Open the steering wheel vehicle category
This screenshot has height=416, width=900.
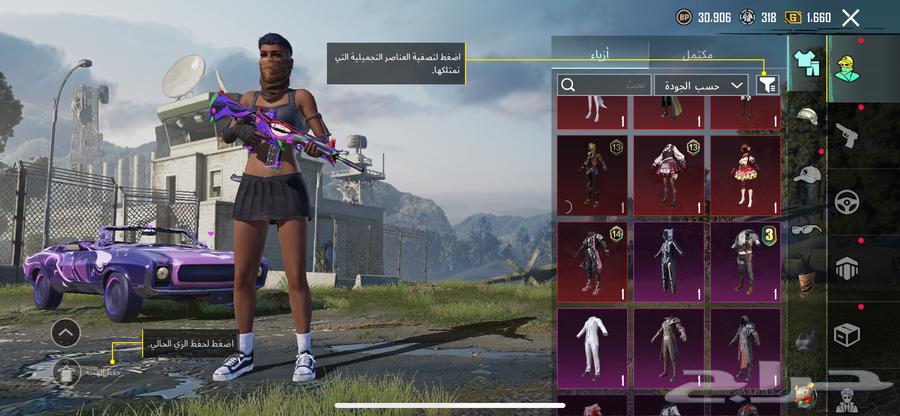848,200
